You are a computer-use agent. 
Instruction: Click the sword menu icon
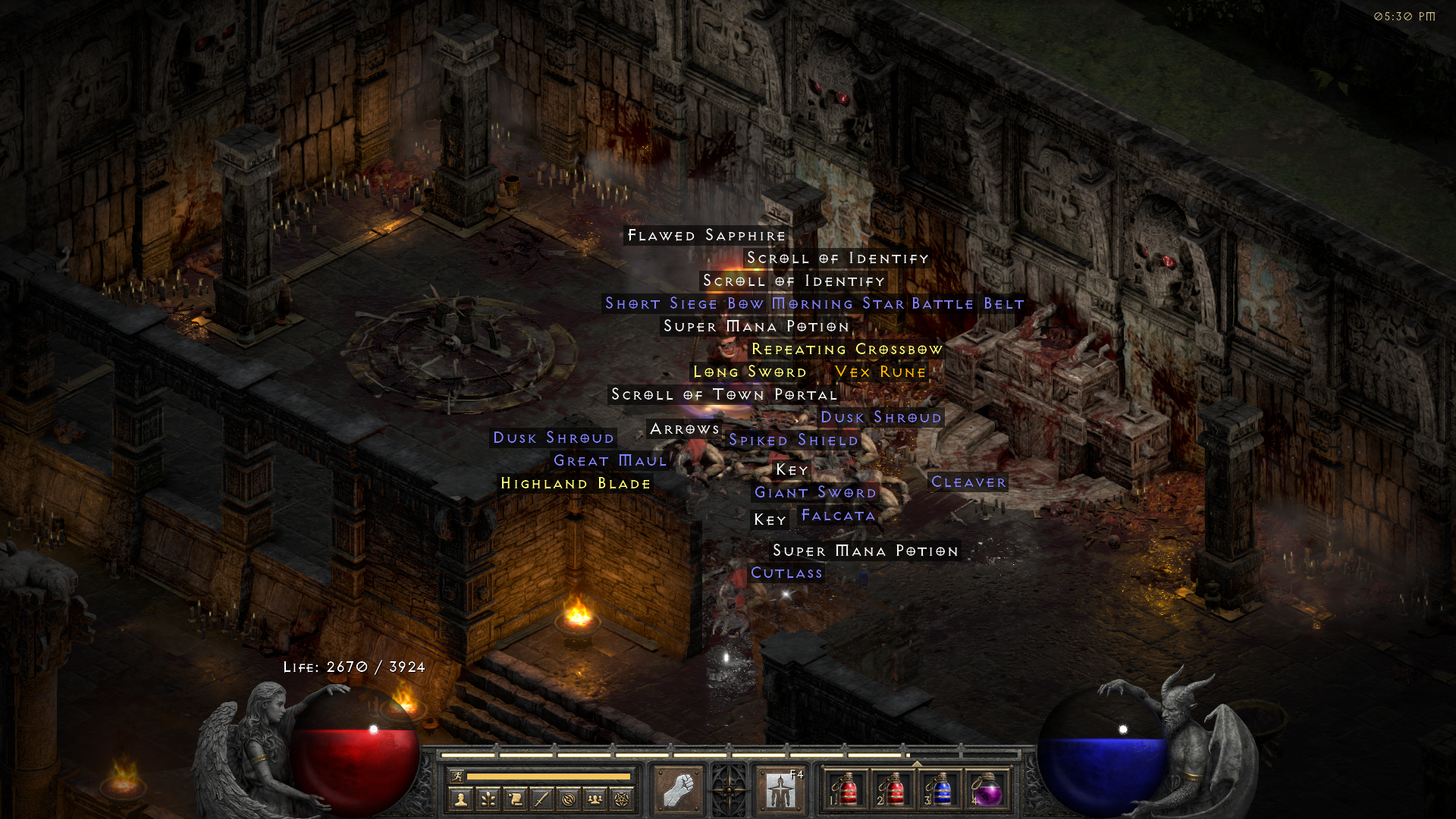(x=541, y=799)
